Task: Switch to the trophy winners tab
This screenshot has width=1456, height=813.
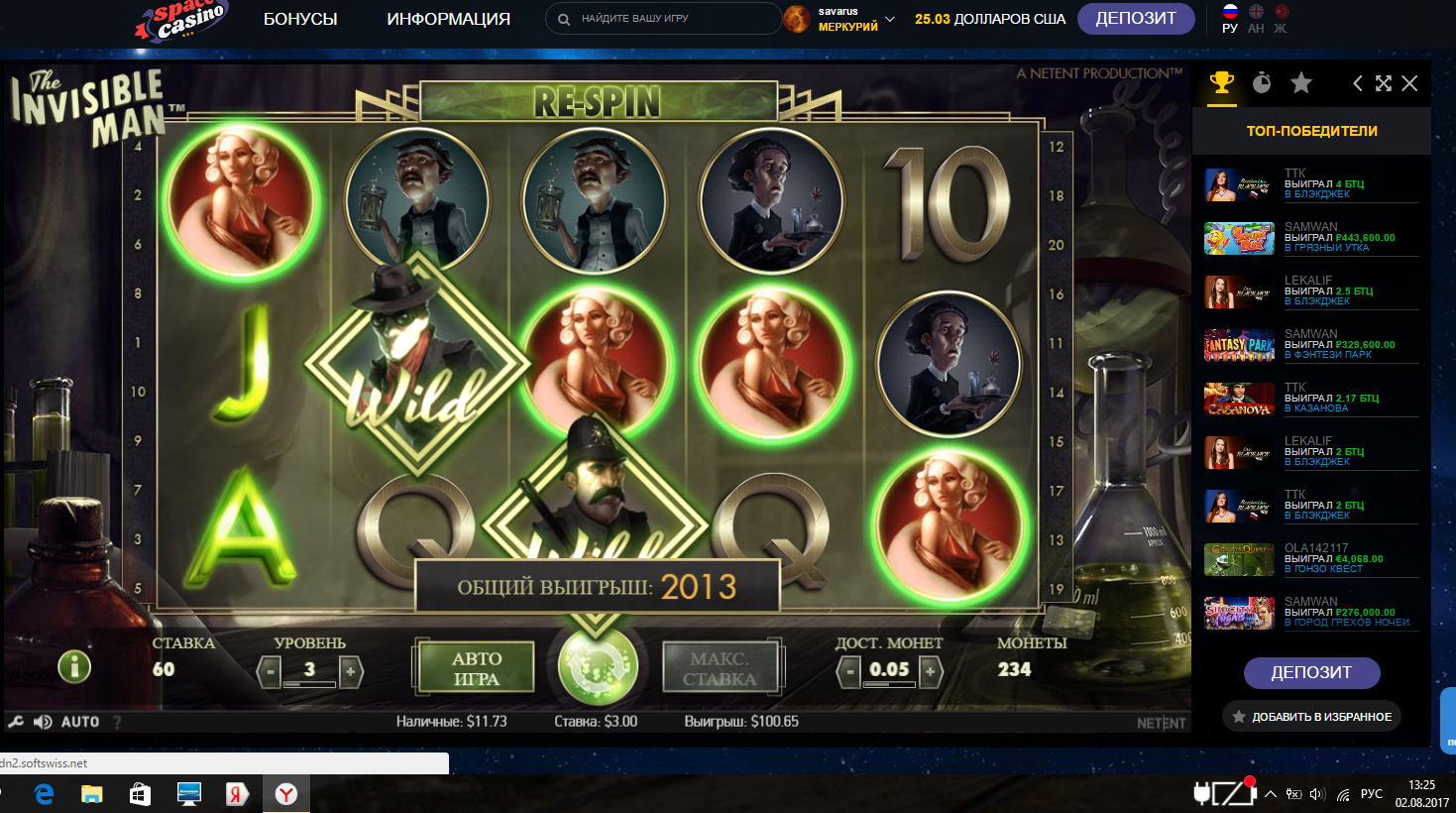Action: click(1221, 83)
